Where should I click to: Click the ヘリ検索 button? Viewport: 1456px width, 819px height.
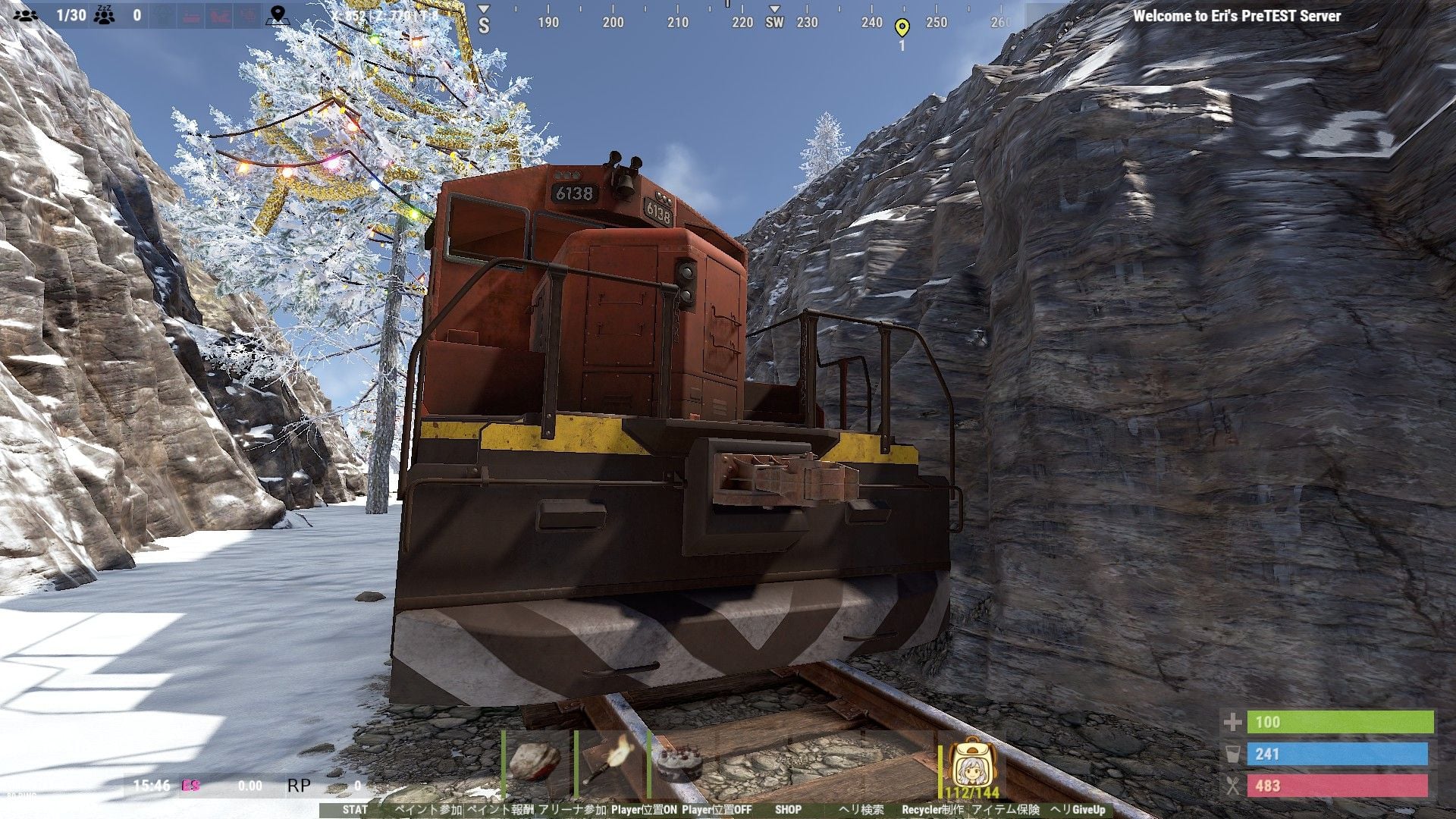861,810
